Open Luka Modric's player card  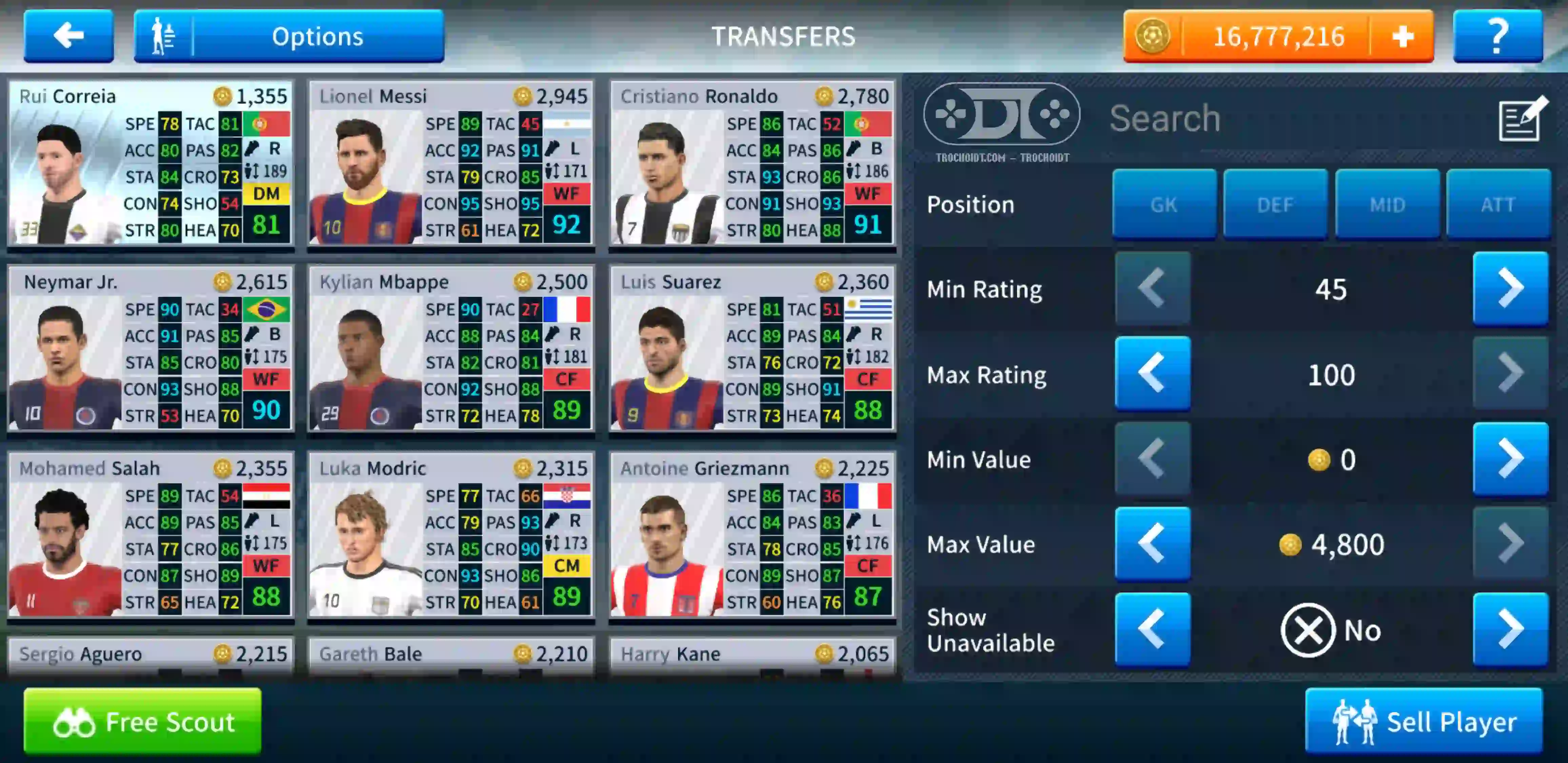451,536
